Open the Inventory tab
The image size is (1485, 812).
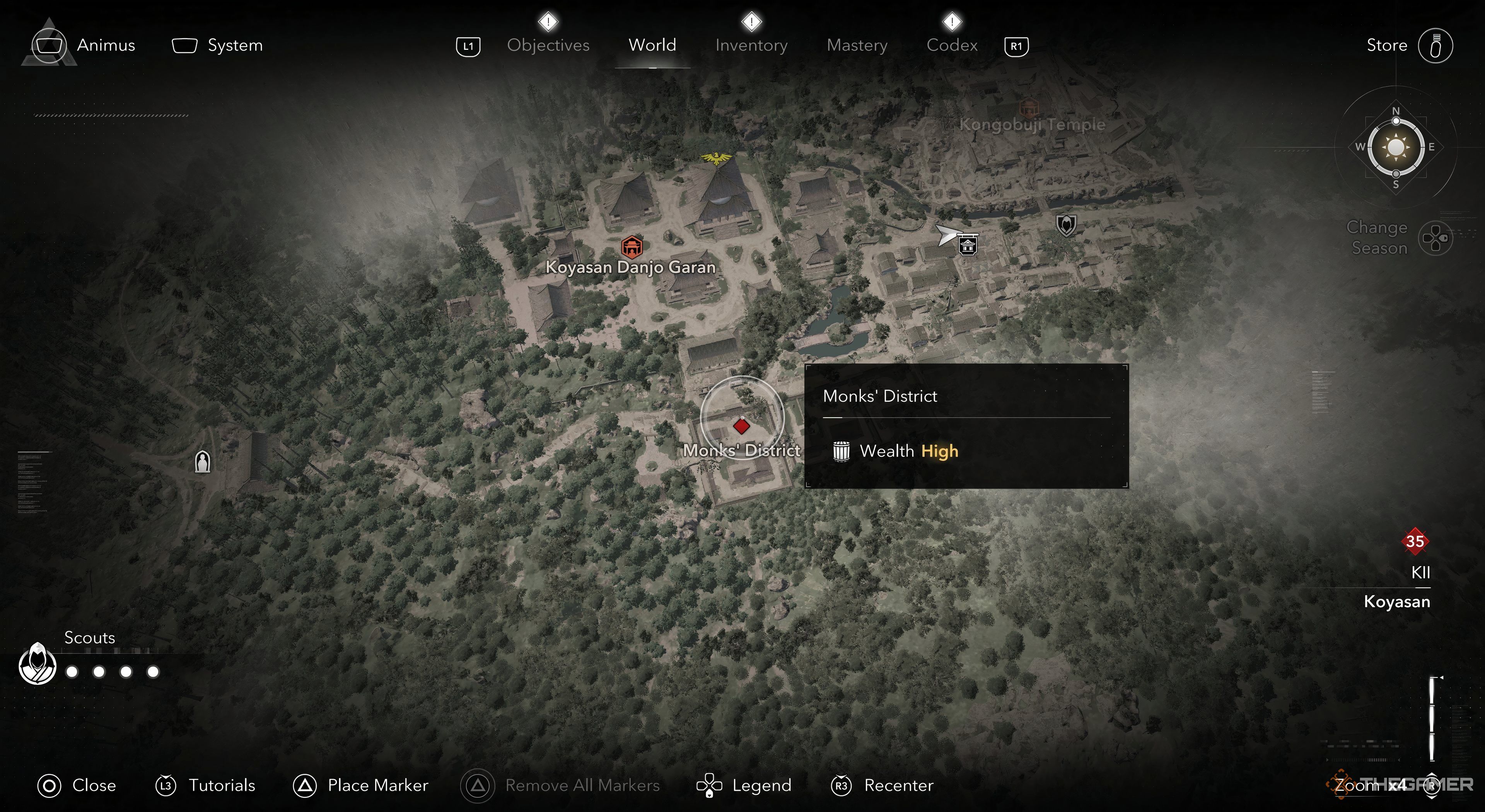click(x=751, y=46)
